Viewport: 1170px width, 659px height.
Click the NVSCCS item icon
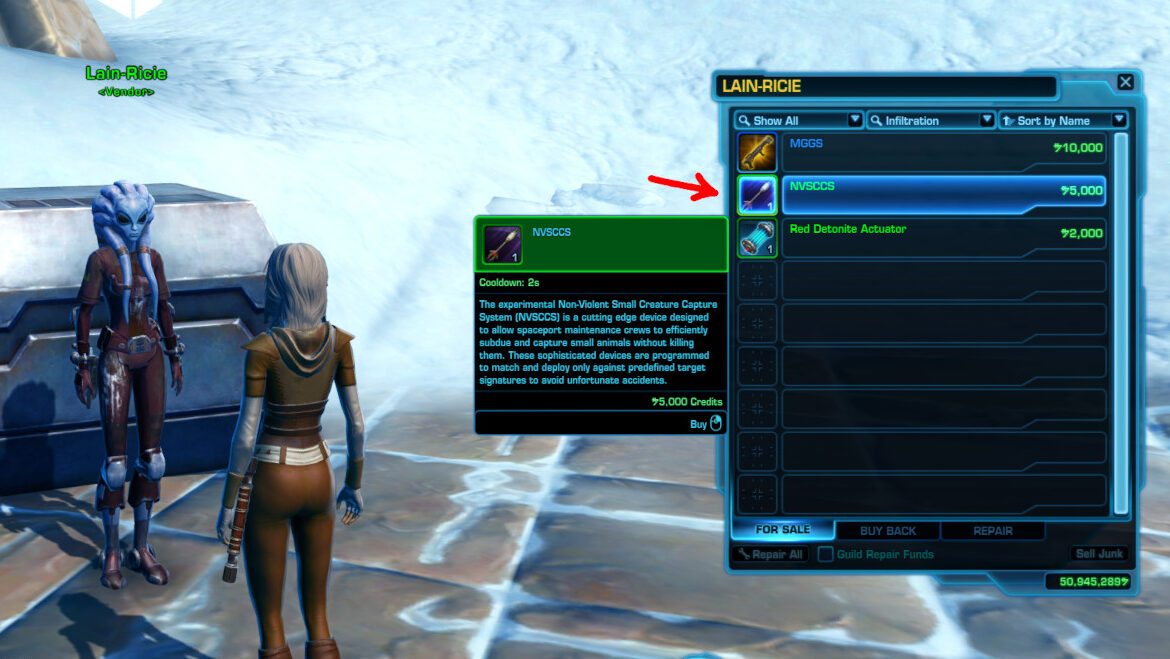pyautogui.click(x=757, y=195)
